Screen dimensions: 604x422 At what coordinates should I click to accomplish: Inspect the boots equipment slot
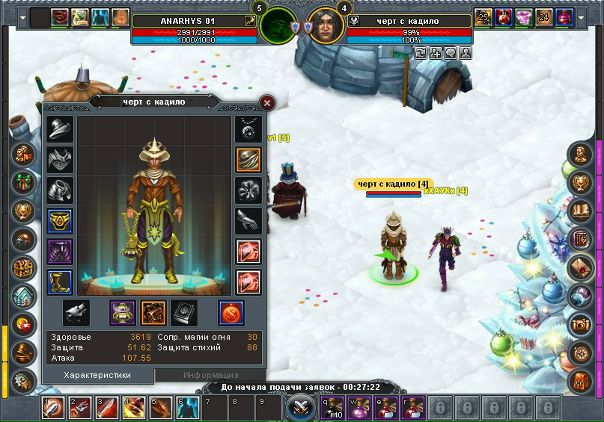[59, 280]
